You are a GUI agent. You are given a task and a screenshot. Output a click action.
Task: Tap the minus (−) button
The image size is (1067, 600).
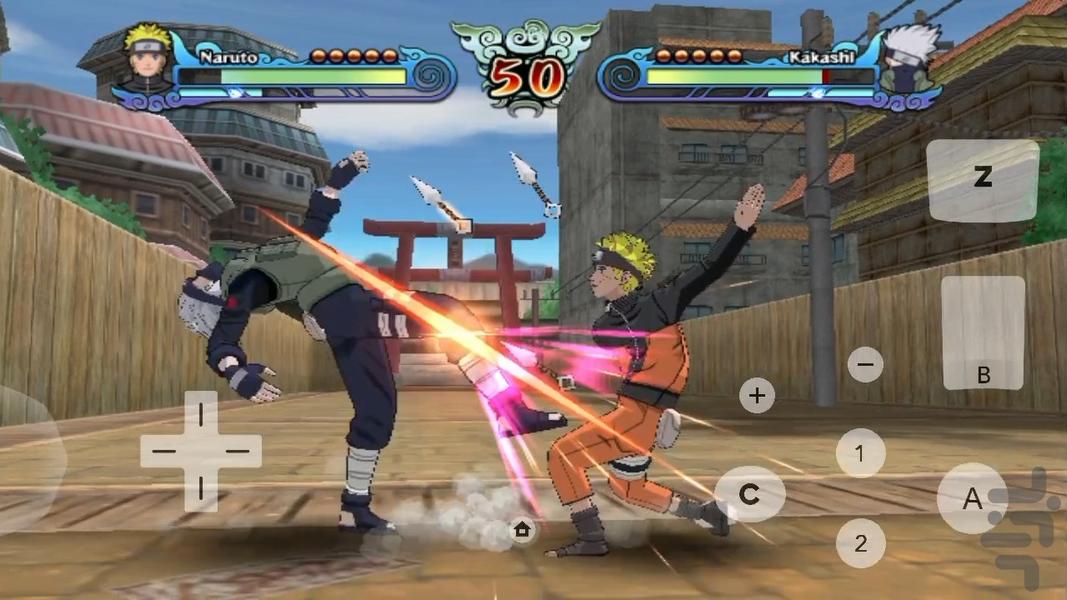pos(865,364)
